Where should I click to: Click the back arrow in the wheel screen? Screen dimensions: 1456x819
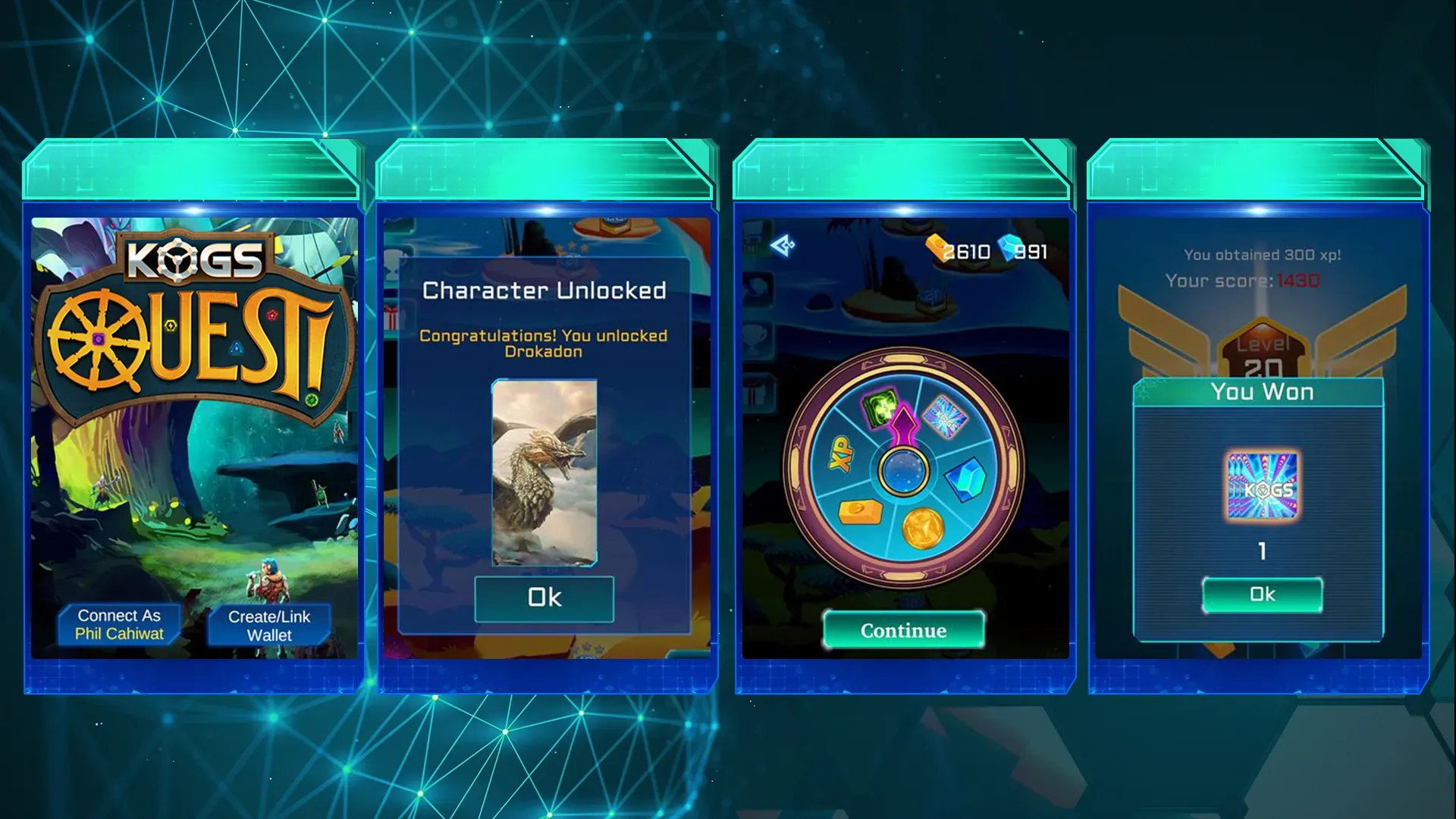pyautogui.click(x=785, y=244)
